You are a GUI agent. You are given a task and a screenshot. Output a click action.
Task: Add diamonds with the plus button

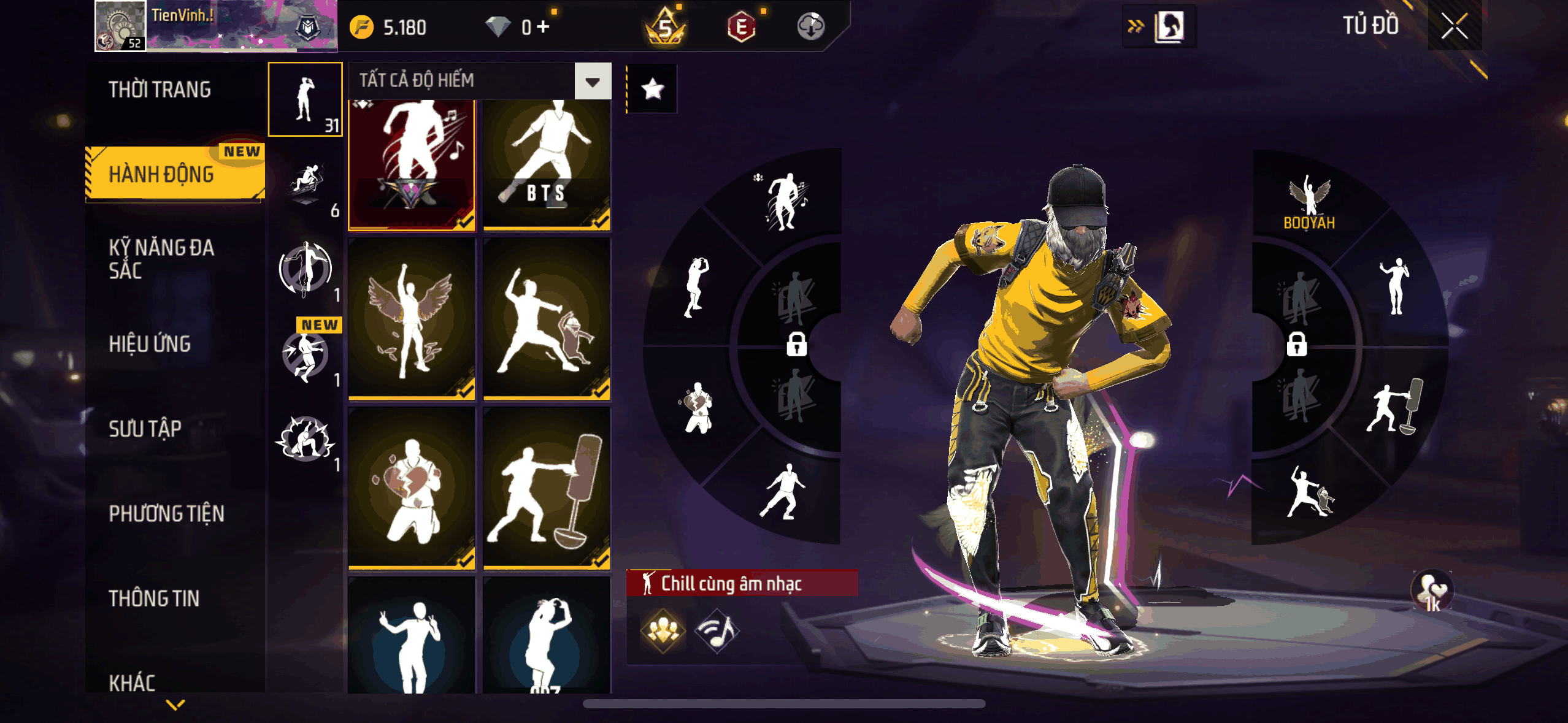544,26
